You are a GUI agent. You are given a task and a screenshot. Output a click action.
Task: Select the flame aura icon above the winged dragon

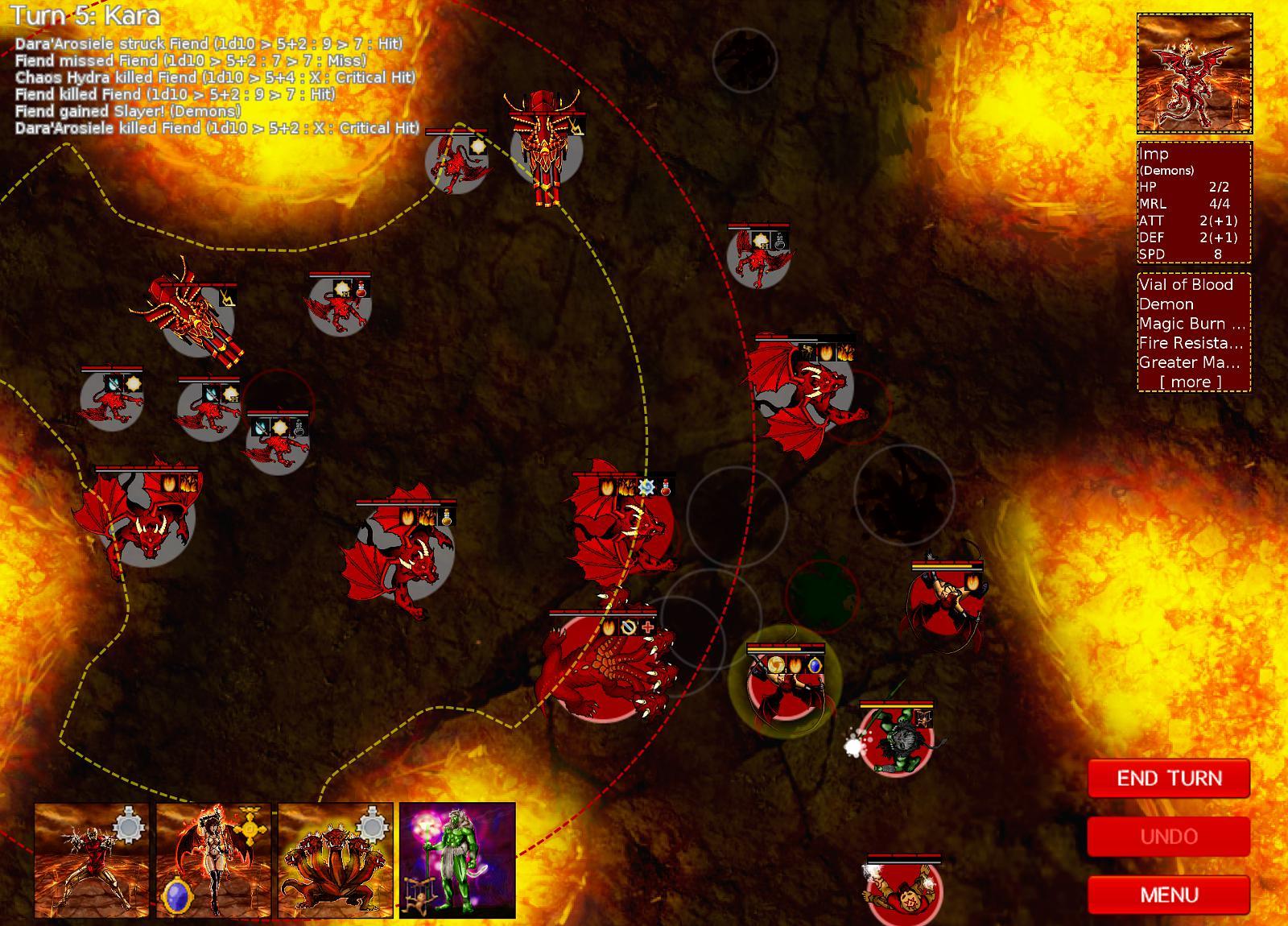(x=608, y=487)
